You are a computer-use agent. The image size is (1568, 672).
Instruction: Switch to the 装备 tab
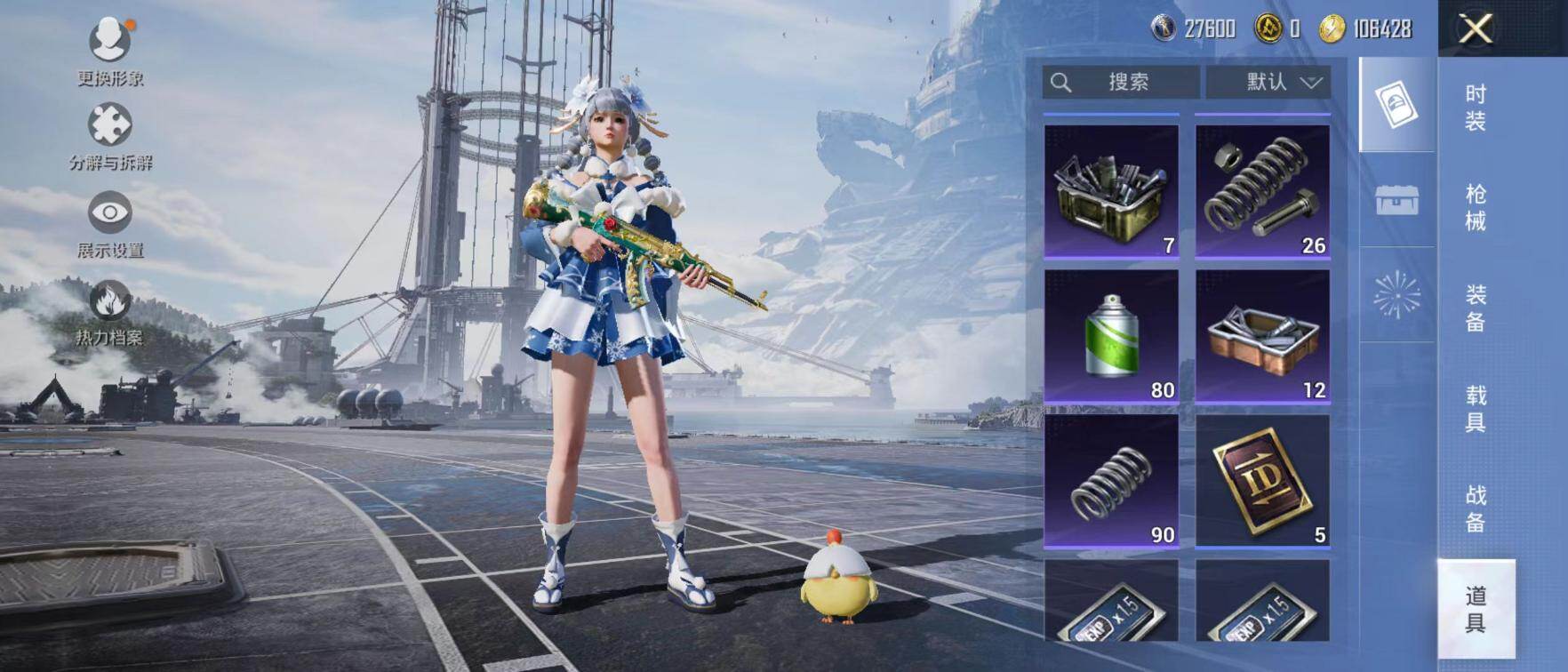click(x=1476, y=308)
